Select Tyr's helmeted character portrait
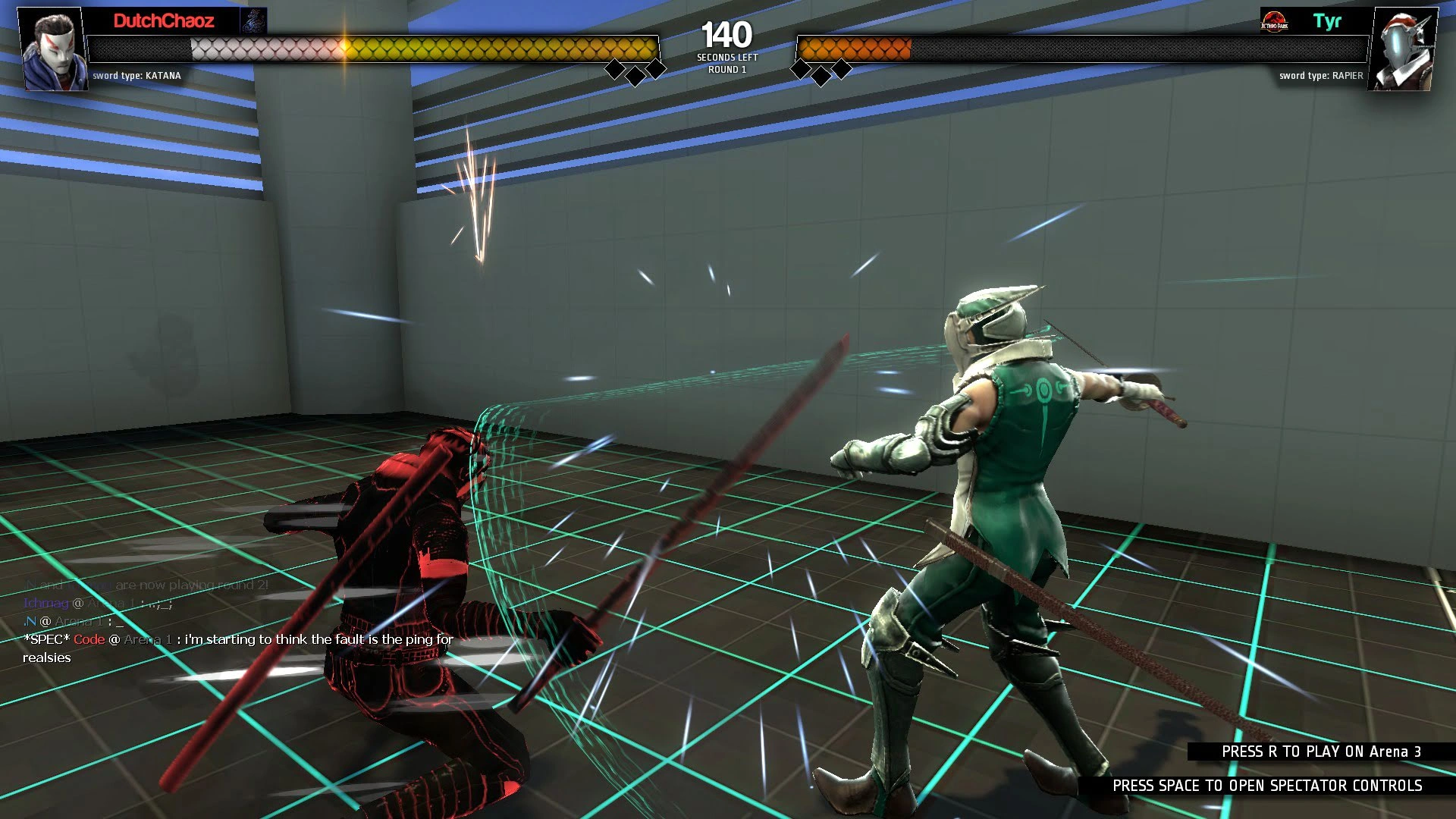 click(x=1402, y=49)
